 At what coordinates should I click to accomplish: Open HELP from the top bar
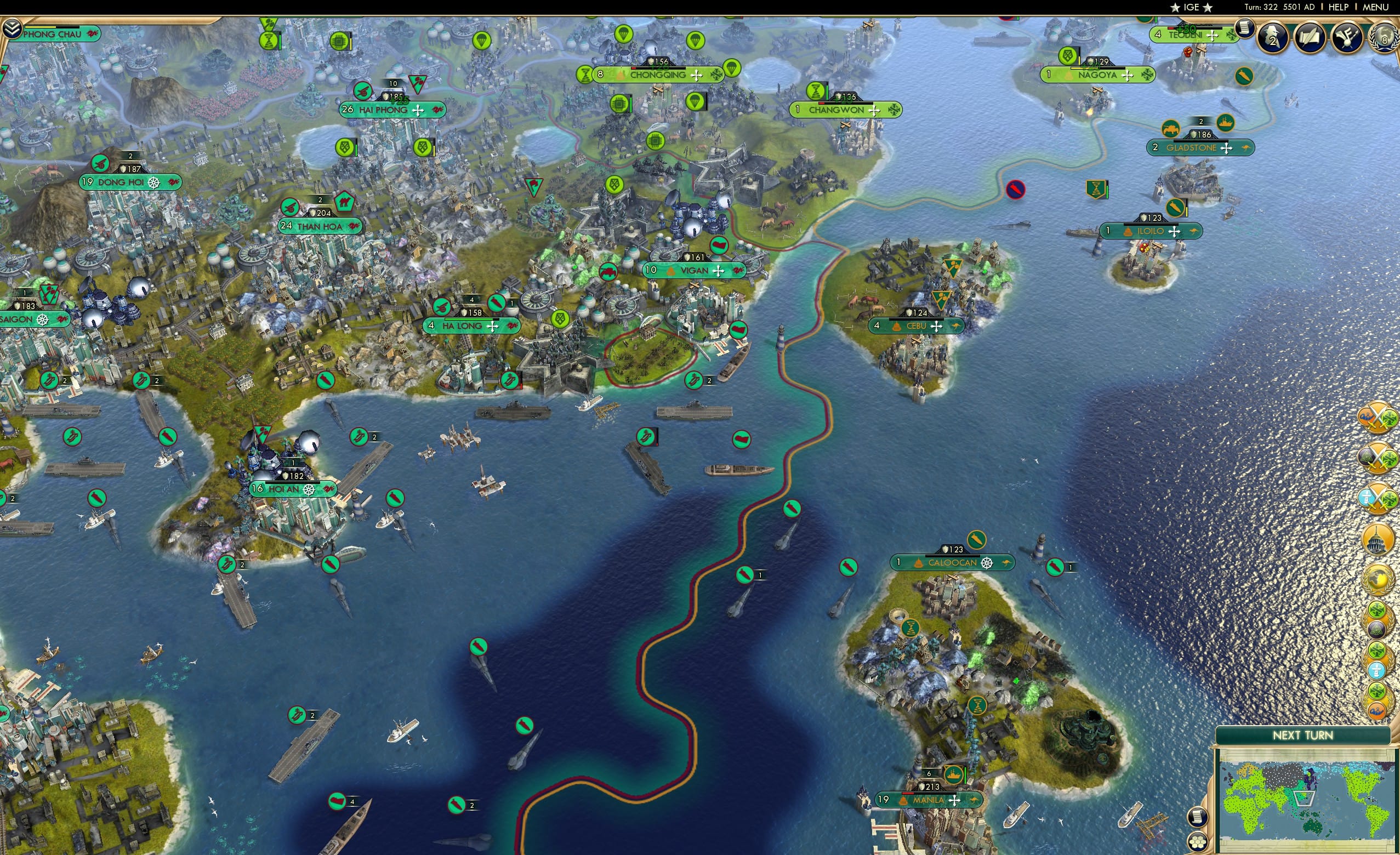(1338, 7)
